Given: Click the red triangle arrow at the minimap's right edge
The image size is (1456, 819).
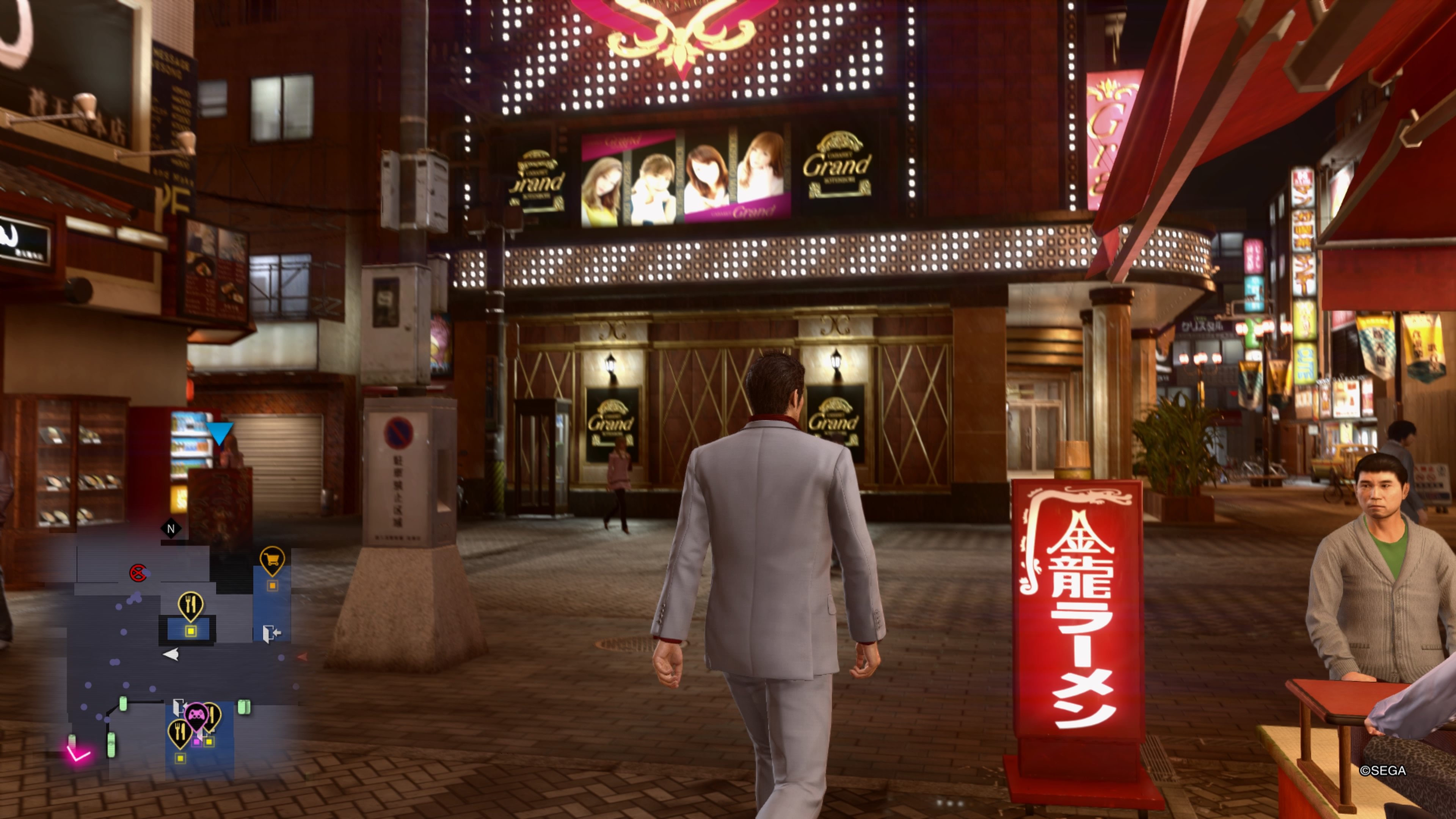Looking at the screenshot, I should pyautogui.click(x=303, y=657).
